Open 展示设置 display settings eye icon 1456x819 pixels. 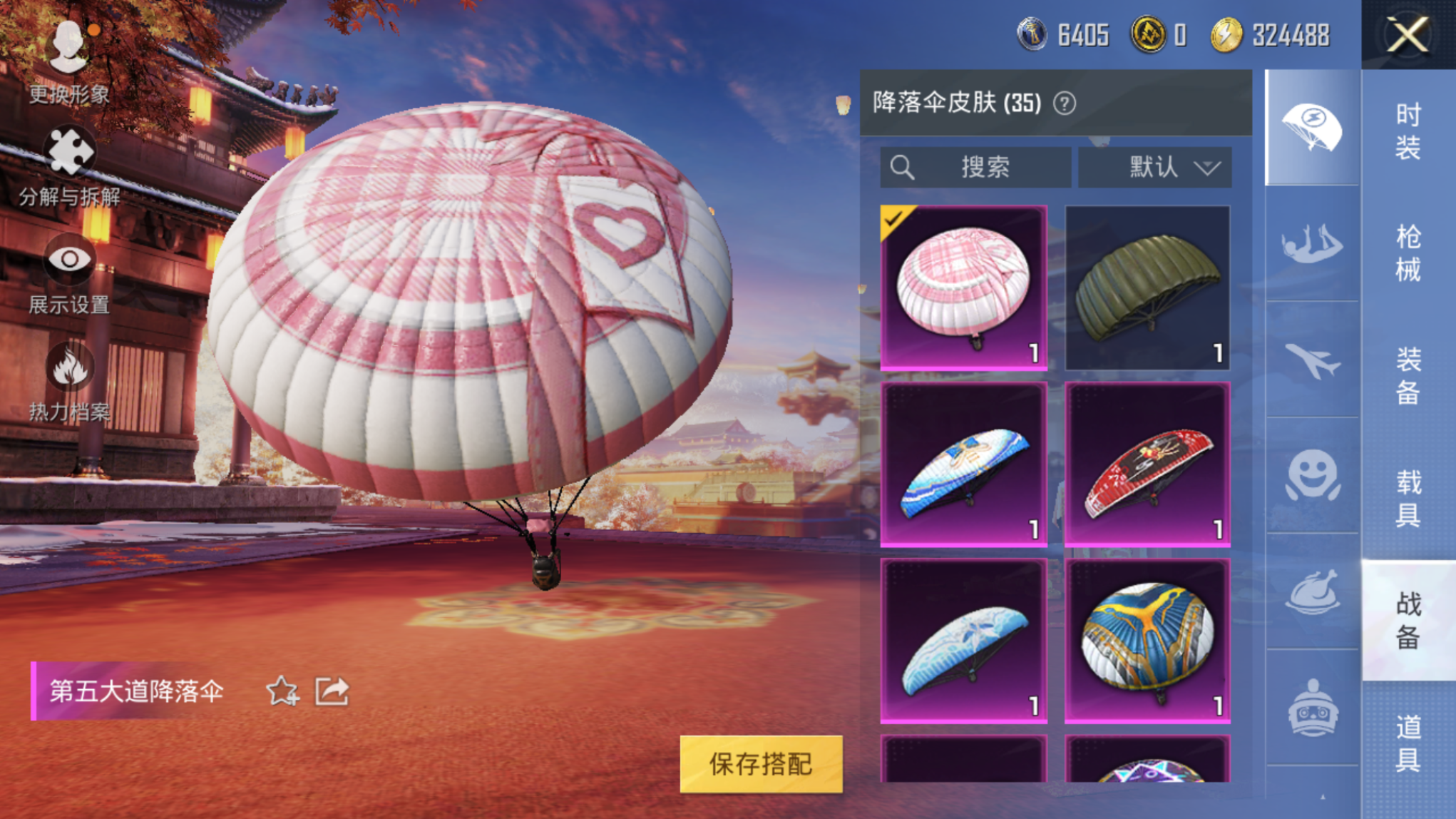69,258
